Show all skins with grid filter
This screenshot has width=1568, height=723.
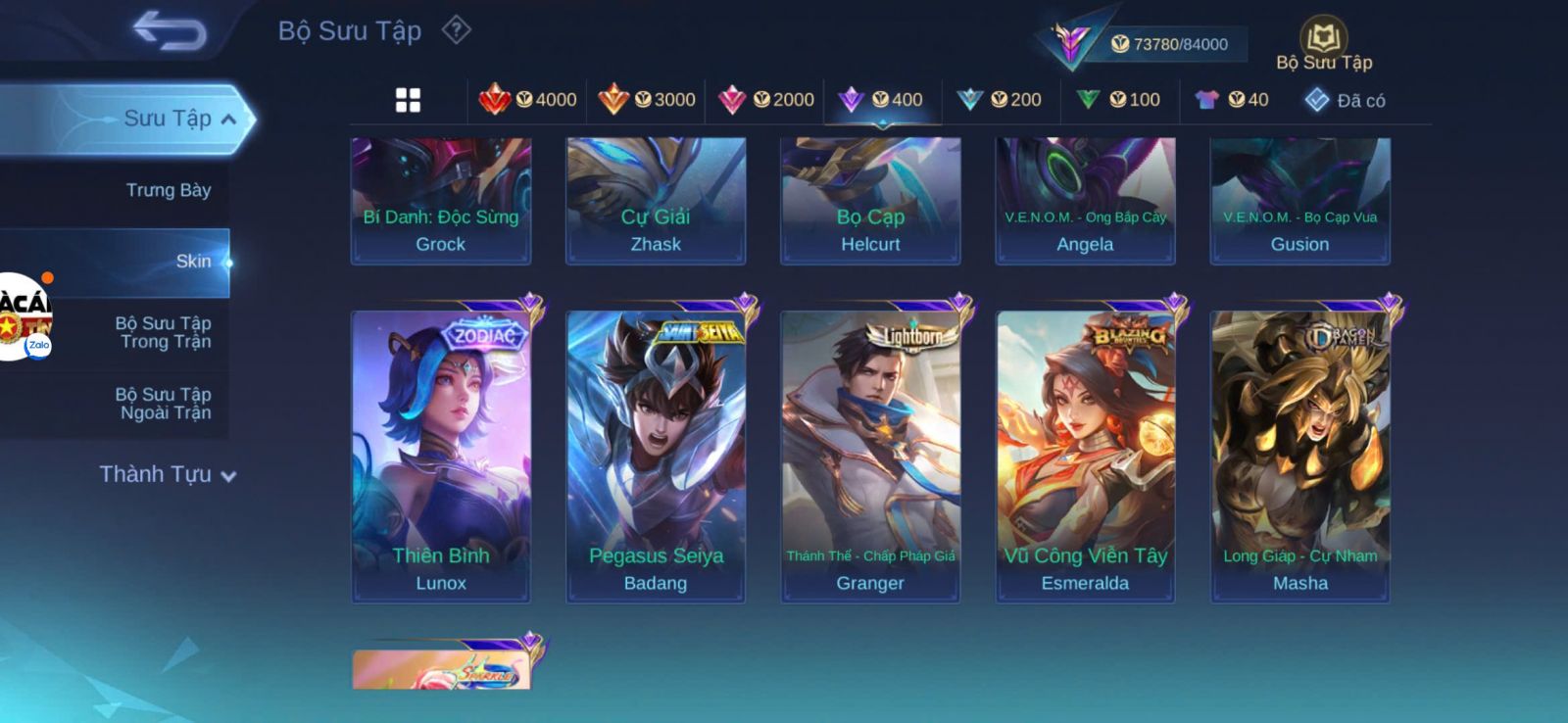click(408, 100)
